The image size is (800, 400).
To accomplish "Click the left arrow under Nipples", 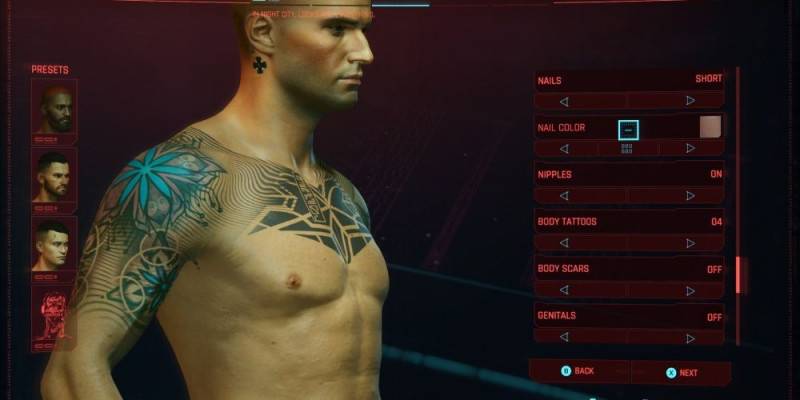I will click(564, 196).
